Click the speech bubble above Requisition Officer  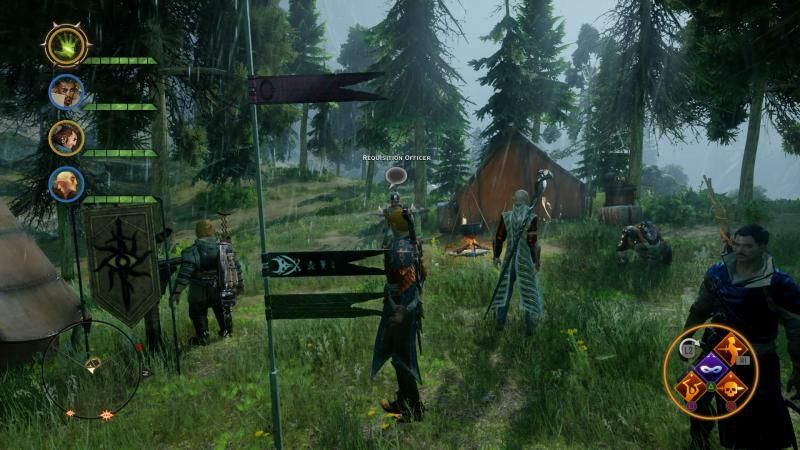(394, 175)
